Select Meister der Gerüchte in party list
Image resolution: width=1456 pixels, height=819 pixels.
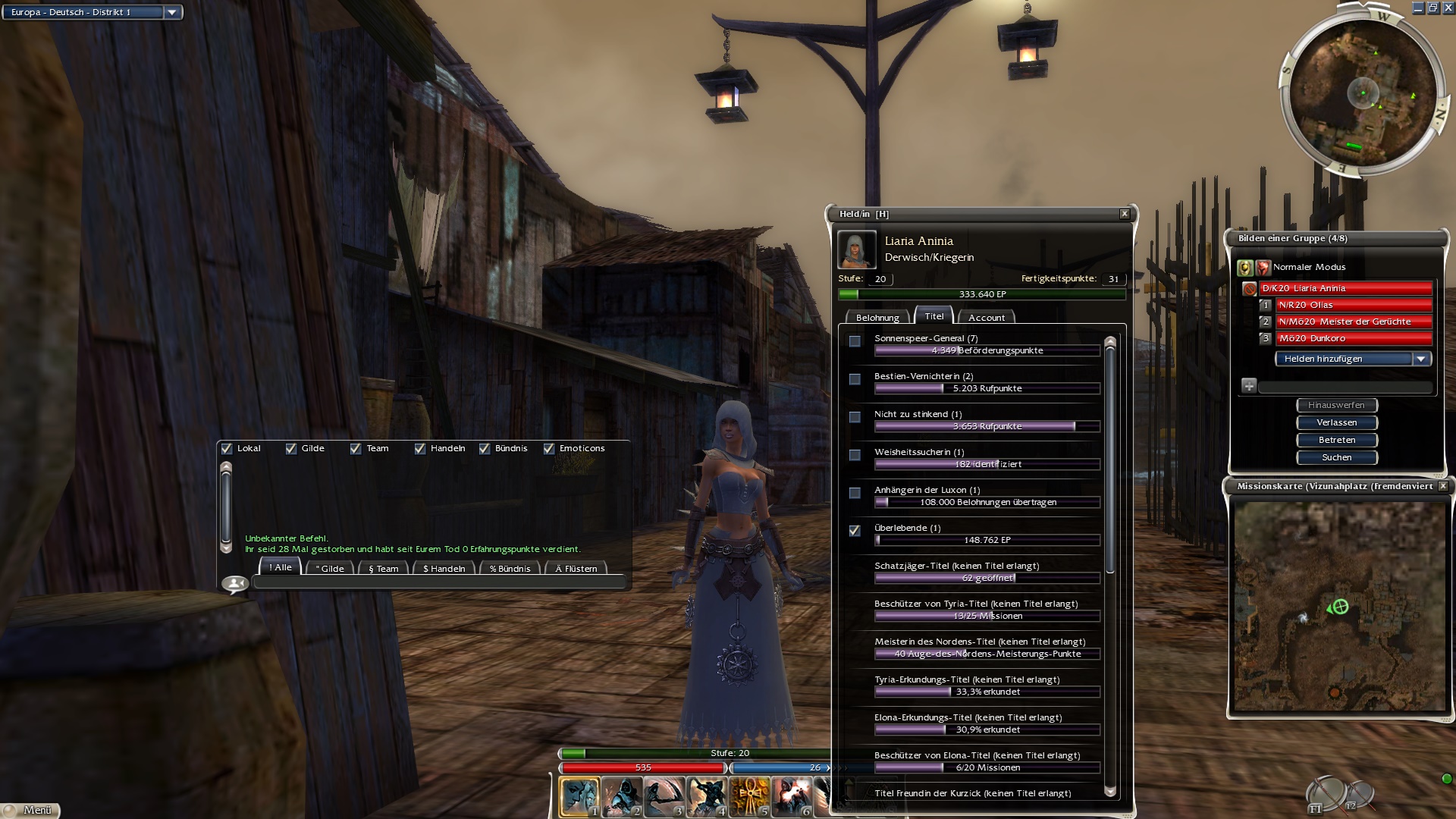tap(1354, 322)
